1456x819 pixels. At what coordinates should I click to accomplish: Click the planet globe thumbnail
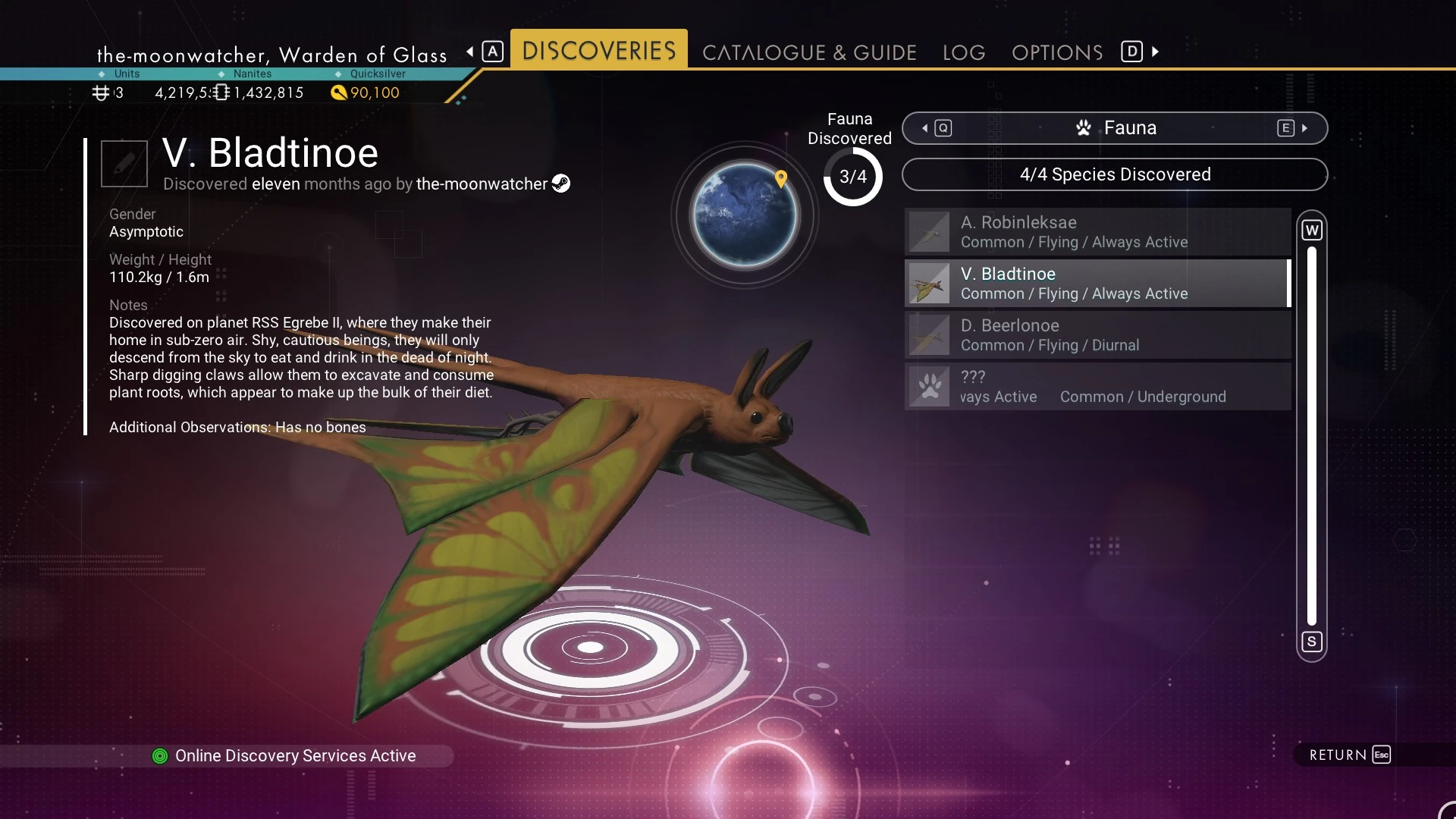(745, 215)
